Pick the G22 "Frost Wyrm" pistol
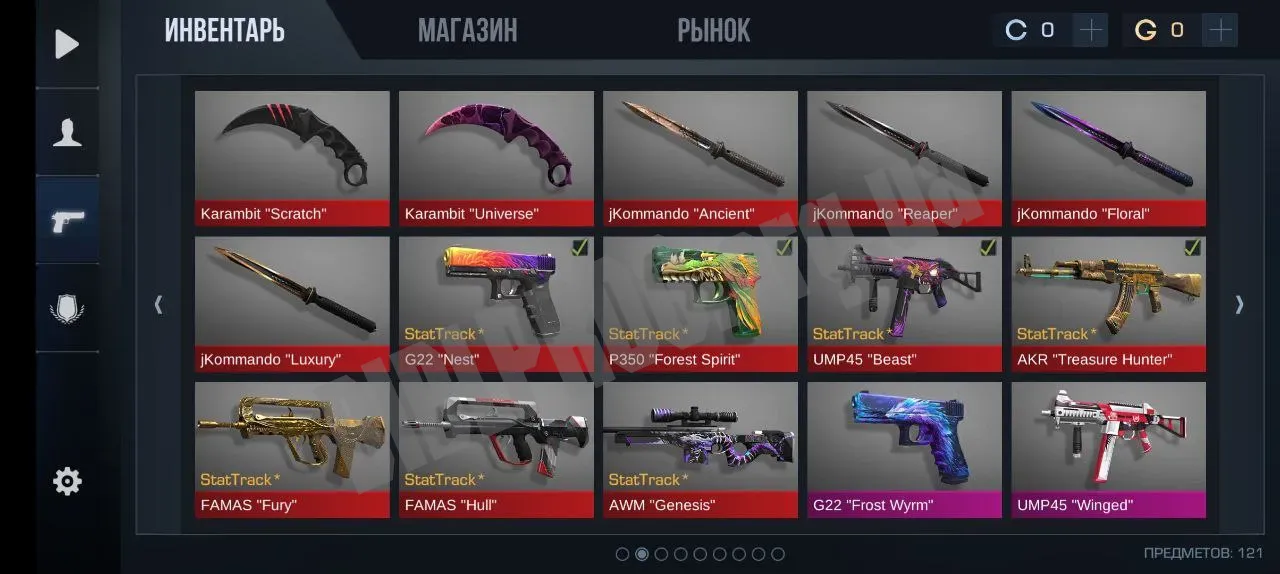The height and width of the screenshot is (574, 1280). coord(904,449)
